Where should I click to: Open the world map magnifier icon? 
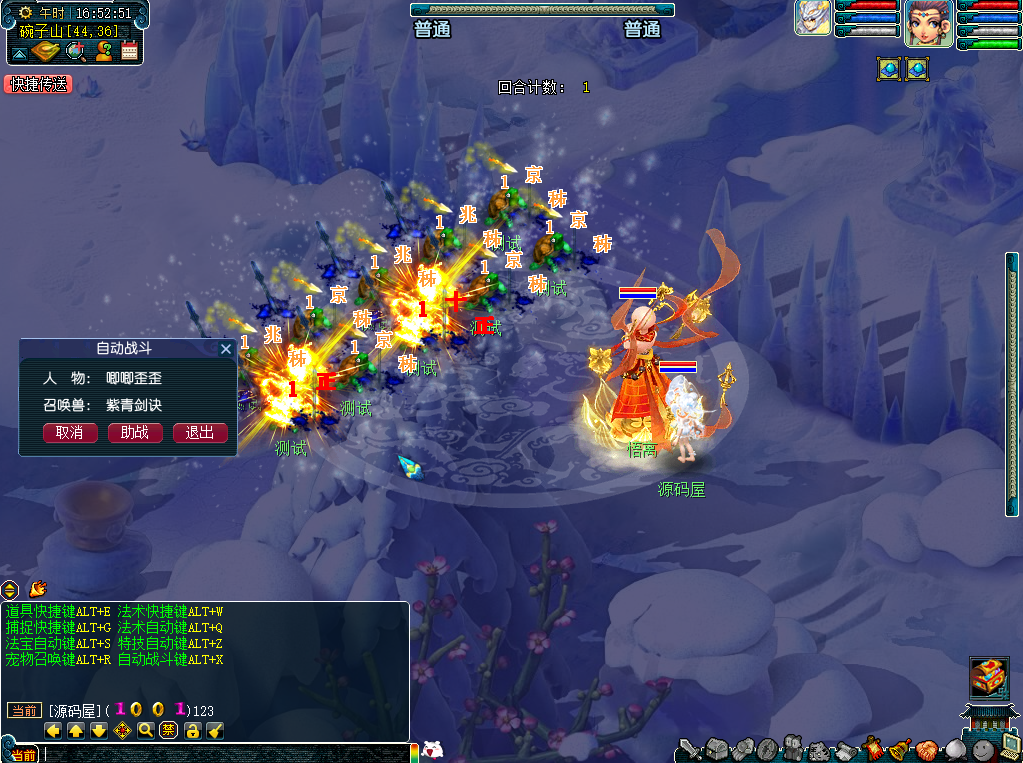pyautogui.click(x=75, y=52)
